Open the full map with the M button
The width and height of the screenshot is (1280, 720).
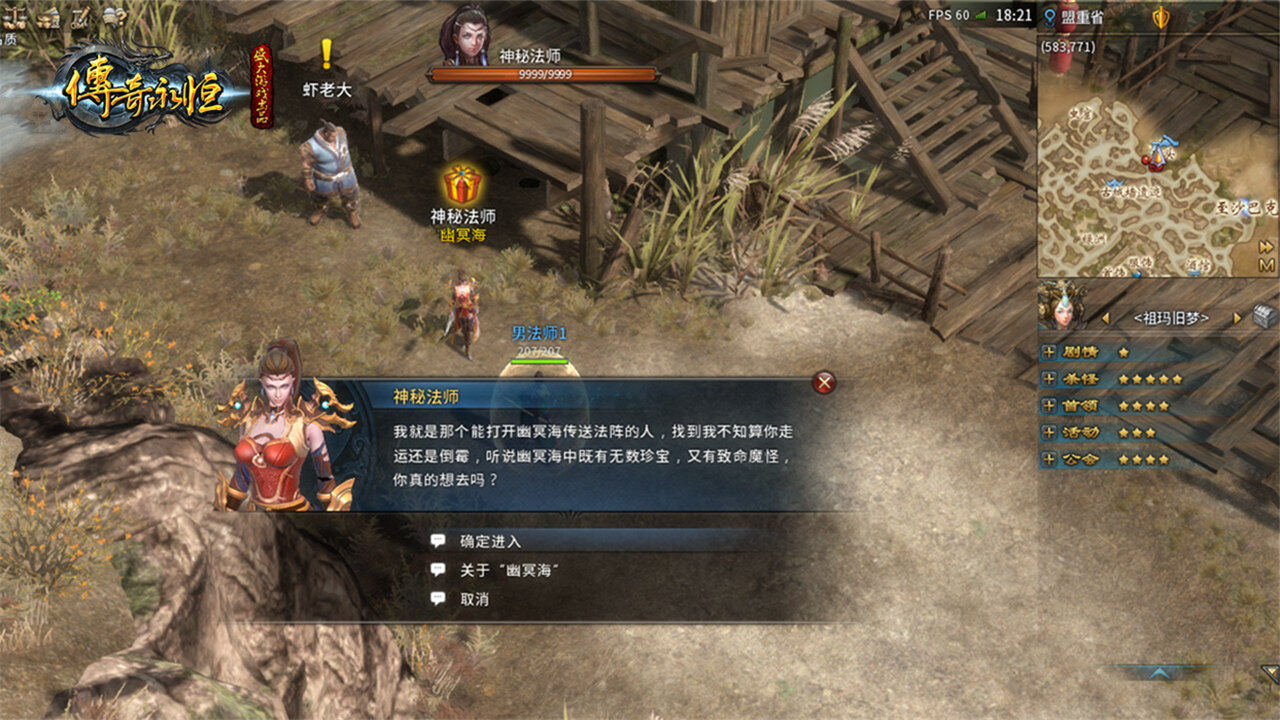point(1266,265)
